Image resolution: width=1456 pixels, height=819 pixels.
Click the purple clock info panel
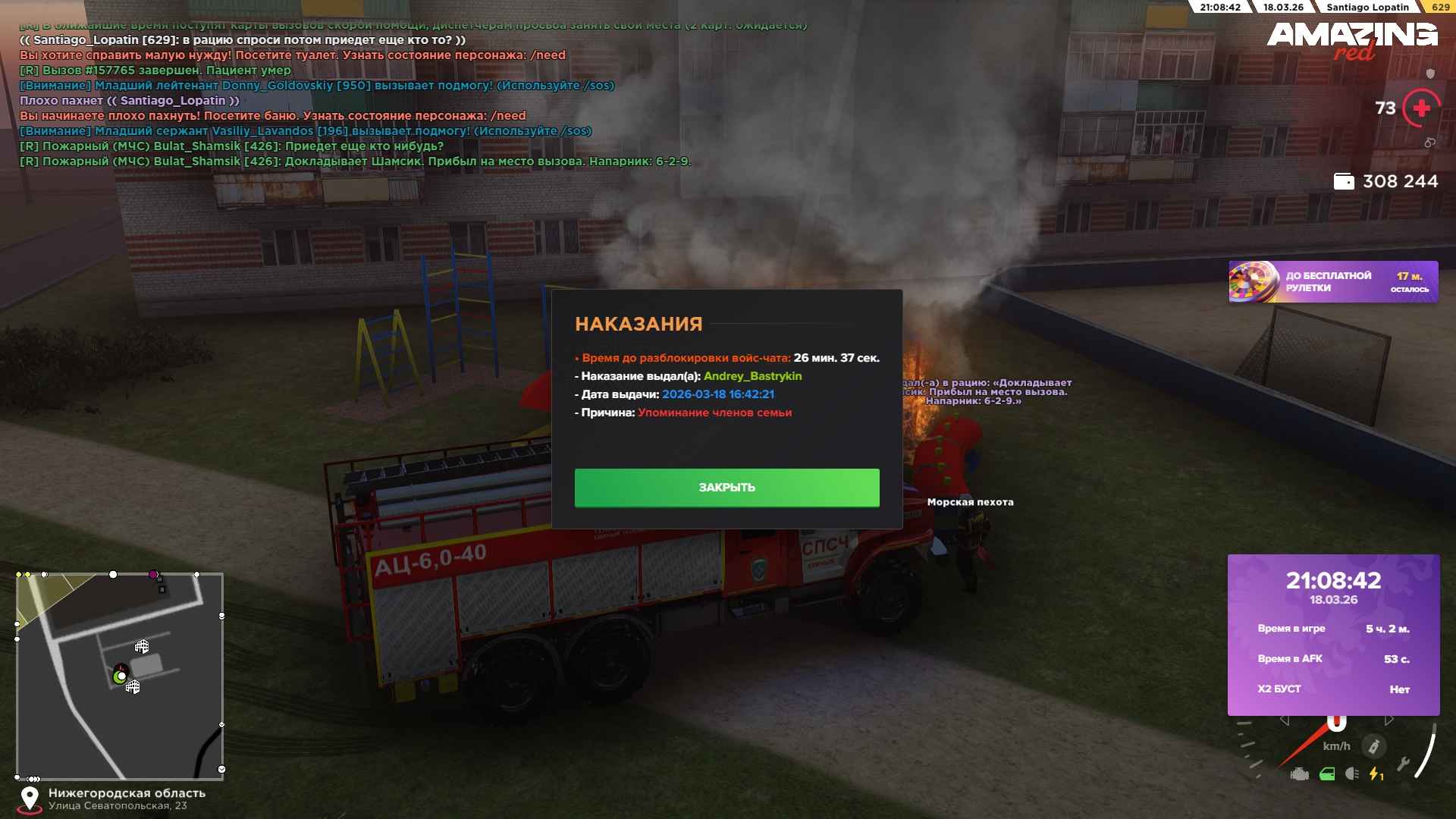pyautogui.click(x=1333, y=635)
